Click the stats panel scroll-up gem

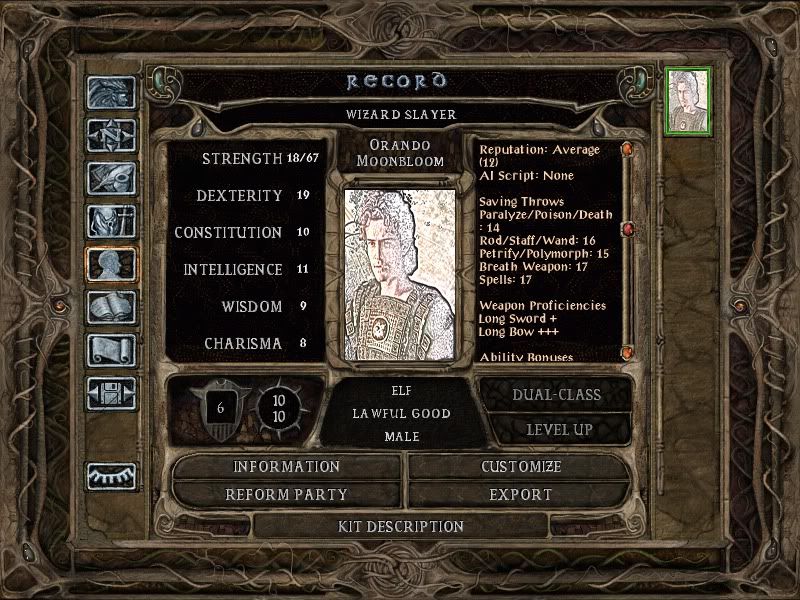click(x=627, y=150)
